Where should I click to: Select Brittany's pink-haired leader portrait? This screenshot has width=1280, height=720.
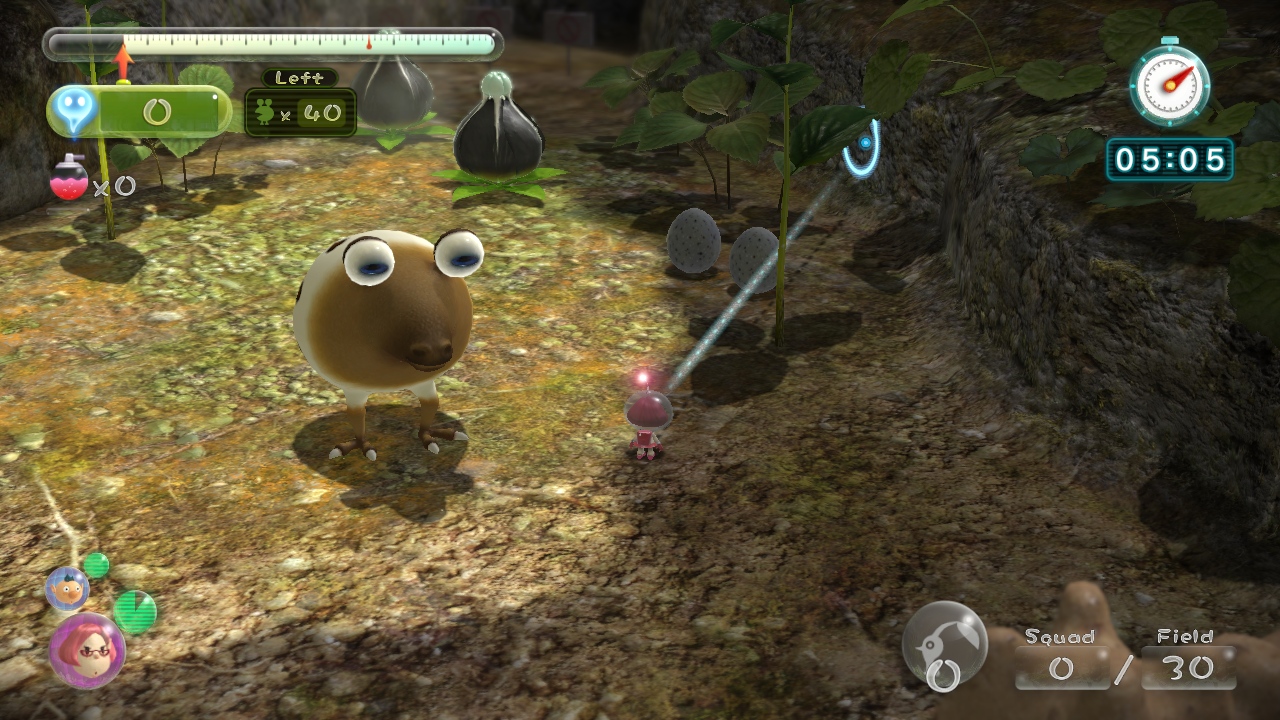87,649
